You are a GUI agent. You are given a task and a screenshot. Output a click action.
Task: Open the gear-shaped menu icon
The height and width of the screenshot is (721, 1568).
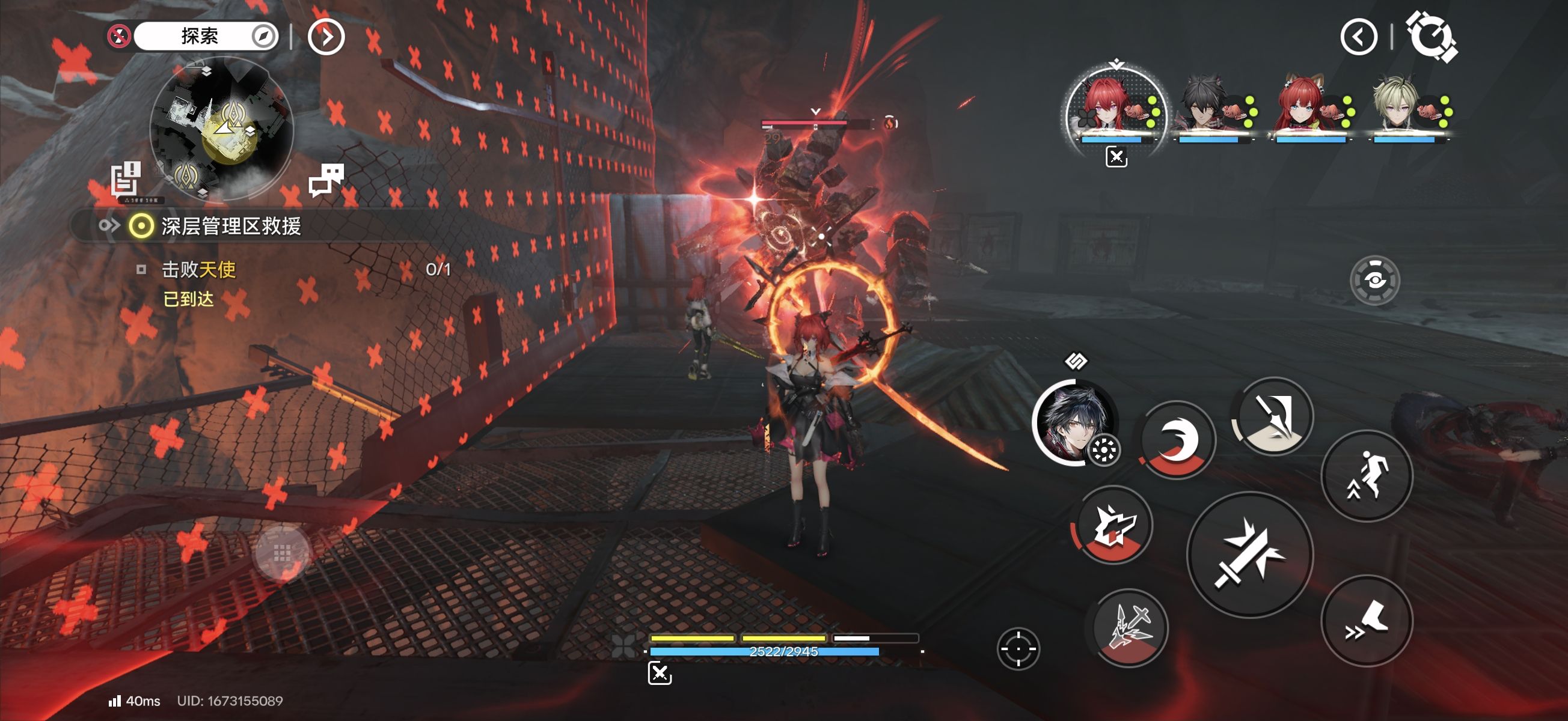tap(1431, 37)
